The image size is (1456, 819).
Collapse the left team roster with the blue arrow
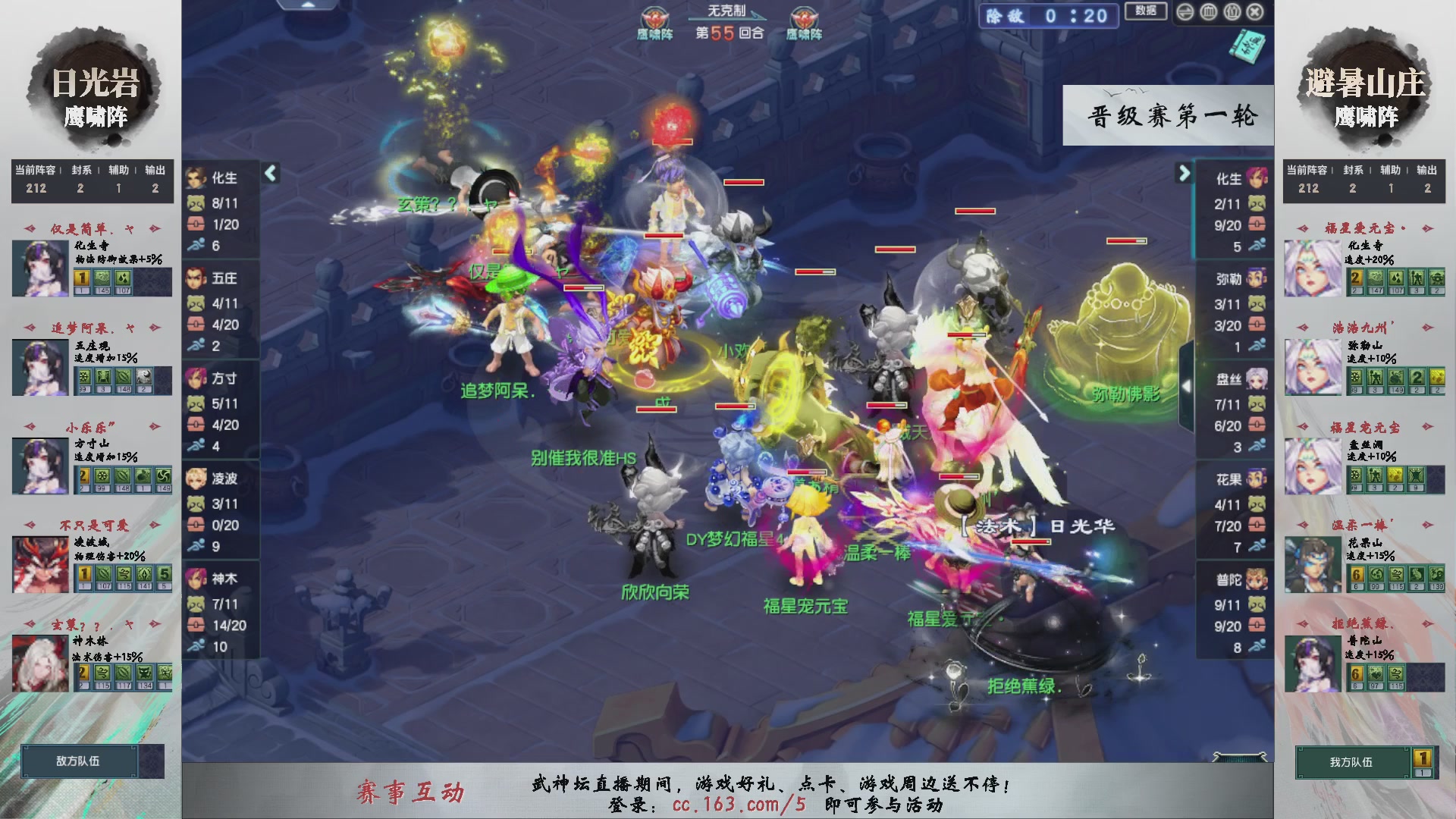(x=269, y=173)
